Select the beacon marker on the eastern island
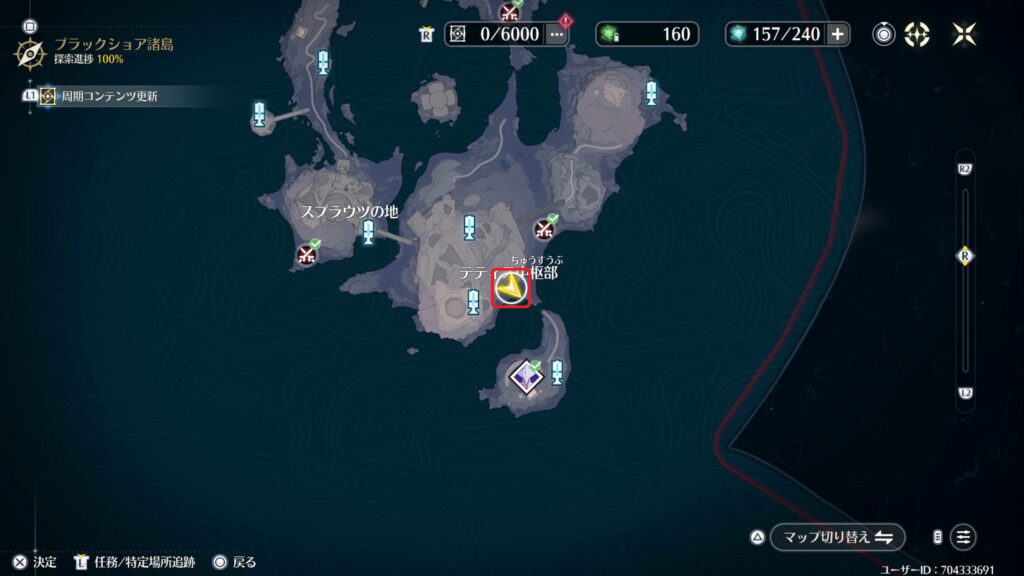 point(651,94)
